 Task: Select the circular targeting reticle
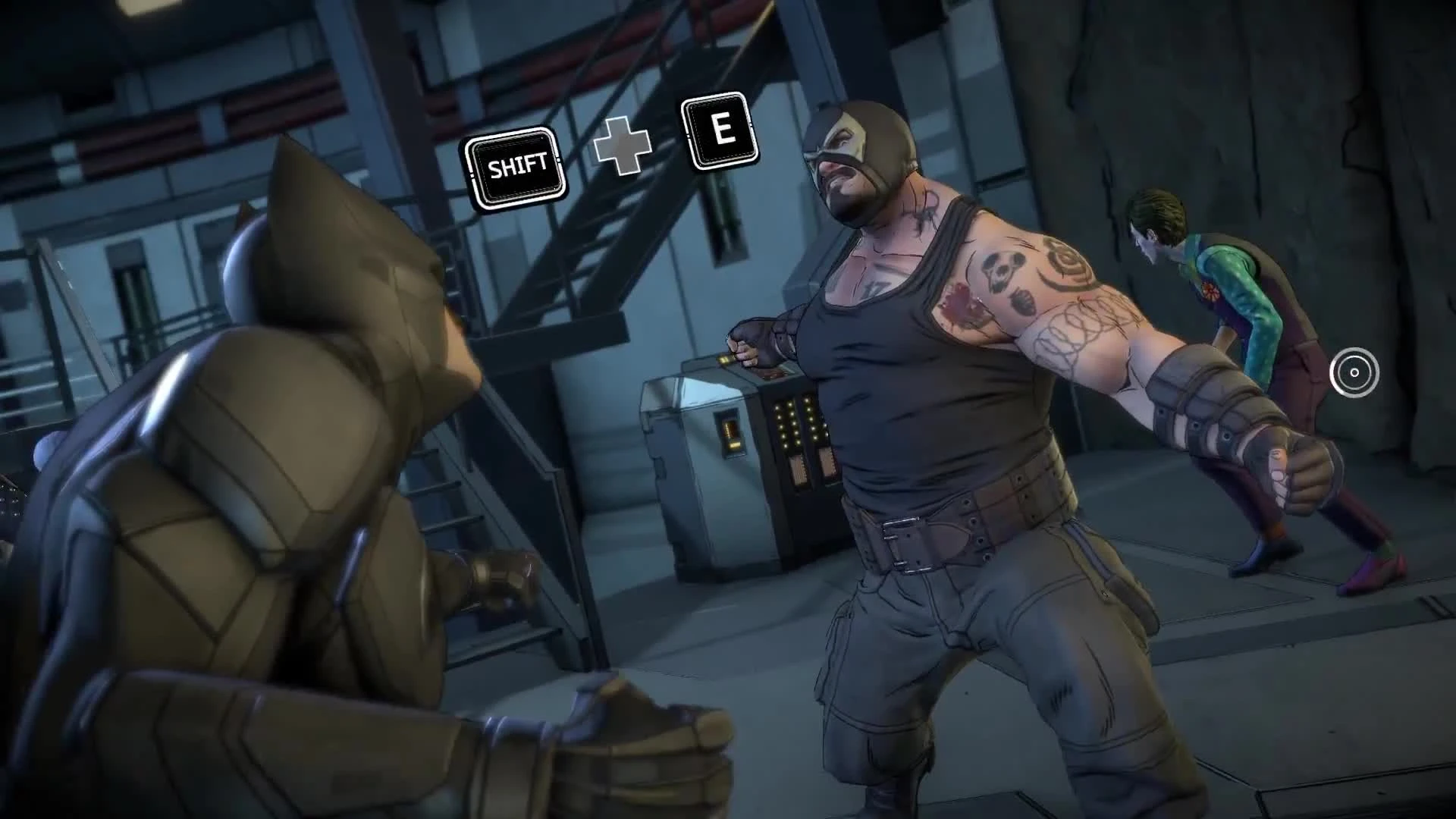(x=1353, y=371)
